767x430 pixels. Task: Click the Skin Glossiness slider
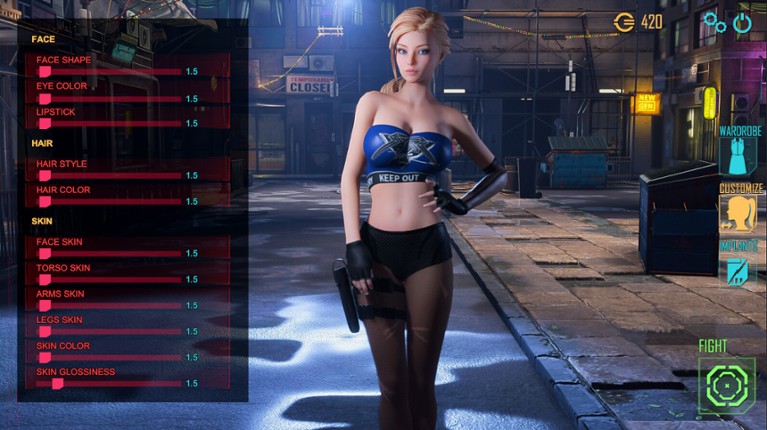click(x=110, y=384)
